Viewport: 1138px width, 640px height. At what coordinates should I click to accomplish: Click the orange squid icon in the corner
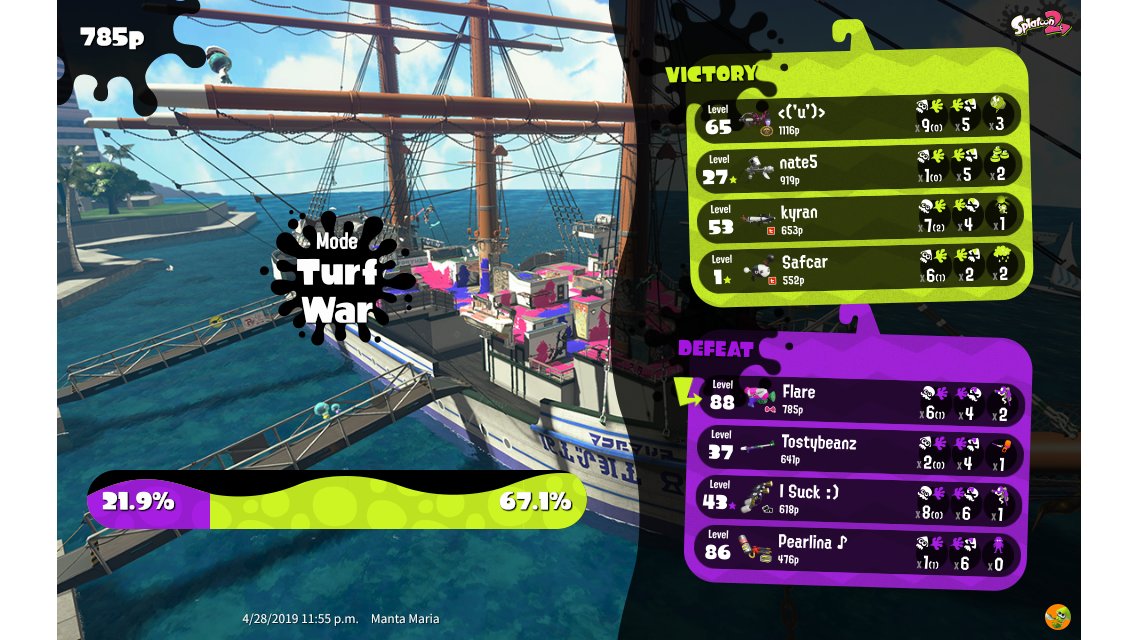[x=1057, y=617]
